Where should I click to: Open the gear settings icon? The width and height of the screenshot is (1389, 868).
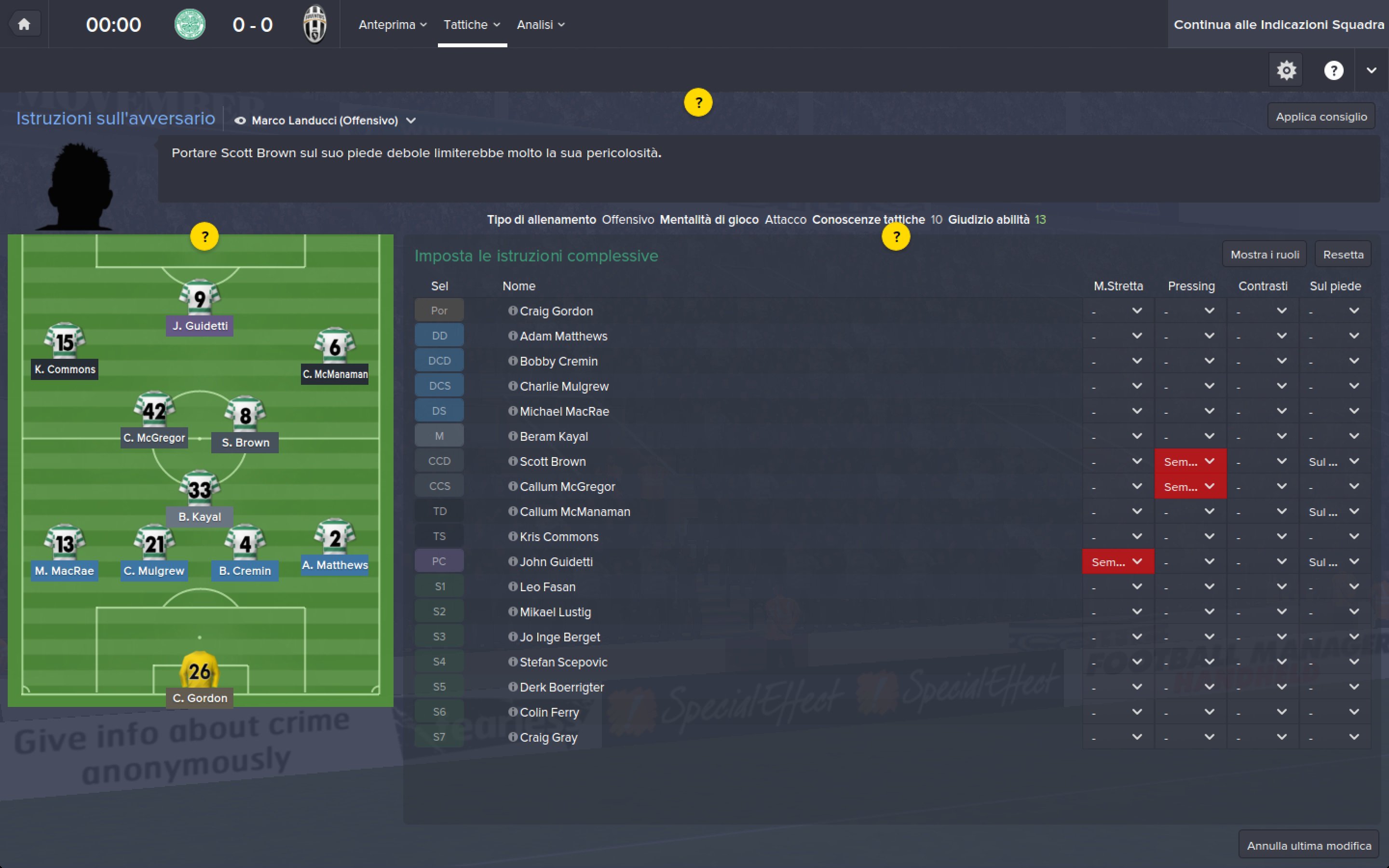click(1286, 70)
